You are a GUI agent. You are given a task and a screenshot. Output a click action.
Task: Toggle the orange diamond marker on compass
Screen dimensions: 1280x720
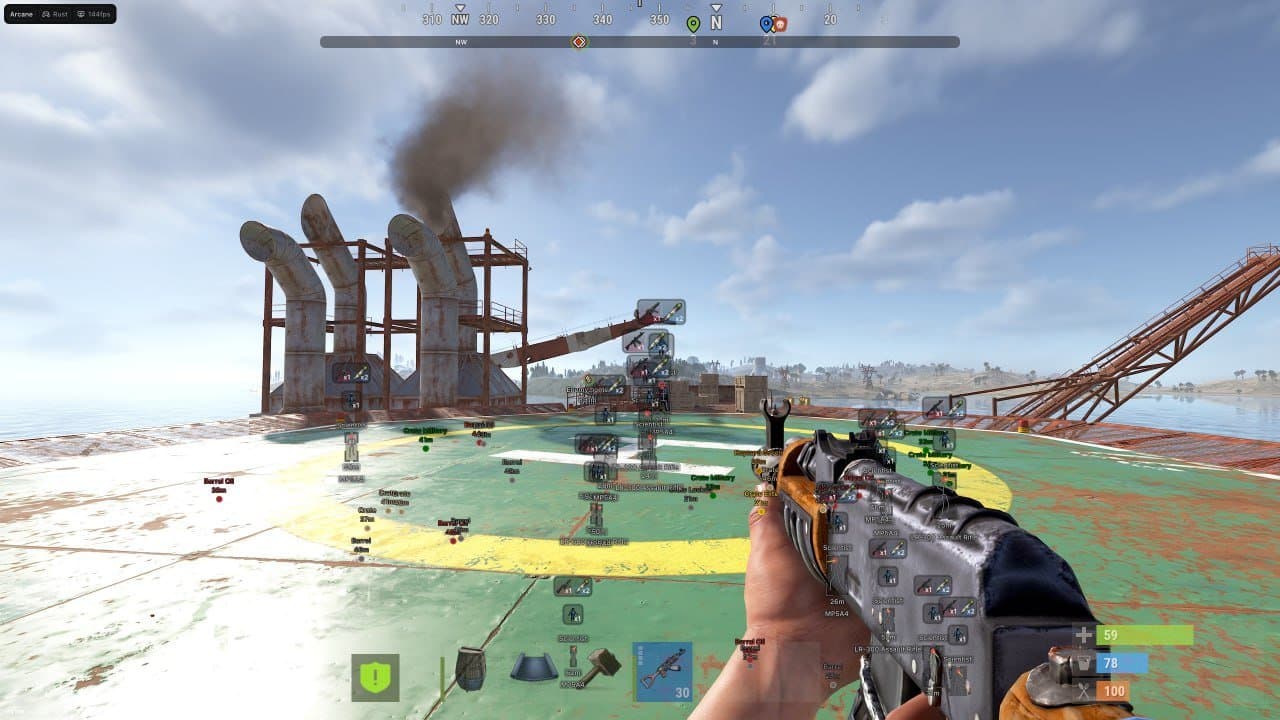(x=579, y=41)
